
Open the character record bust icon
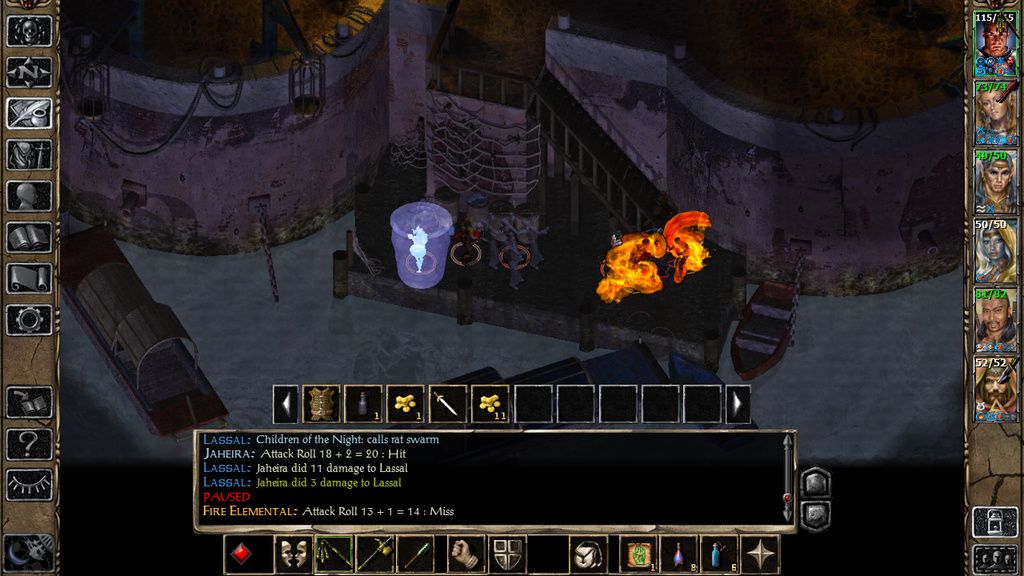tap(29, 196)
